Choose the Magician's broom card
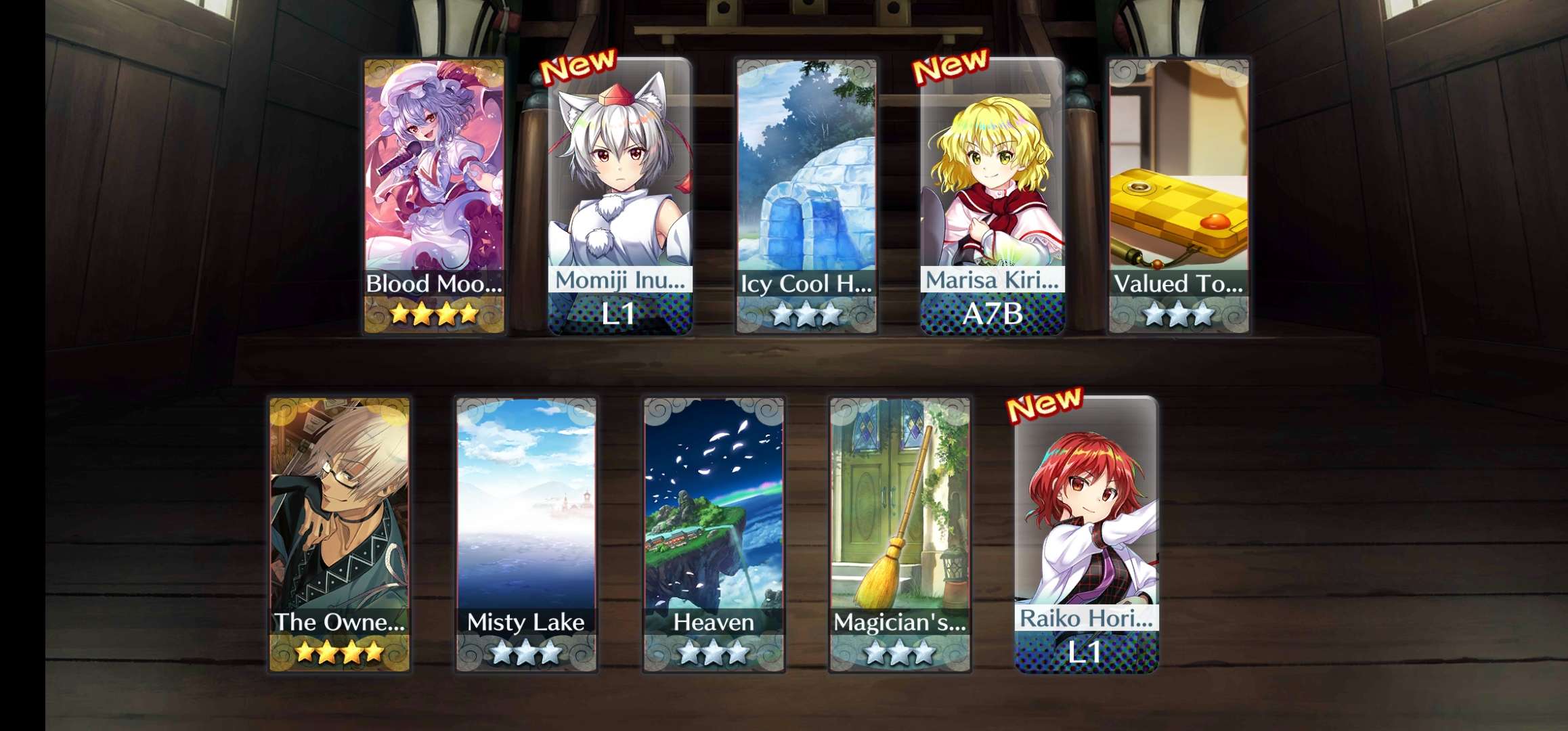 900,535
